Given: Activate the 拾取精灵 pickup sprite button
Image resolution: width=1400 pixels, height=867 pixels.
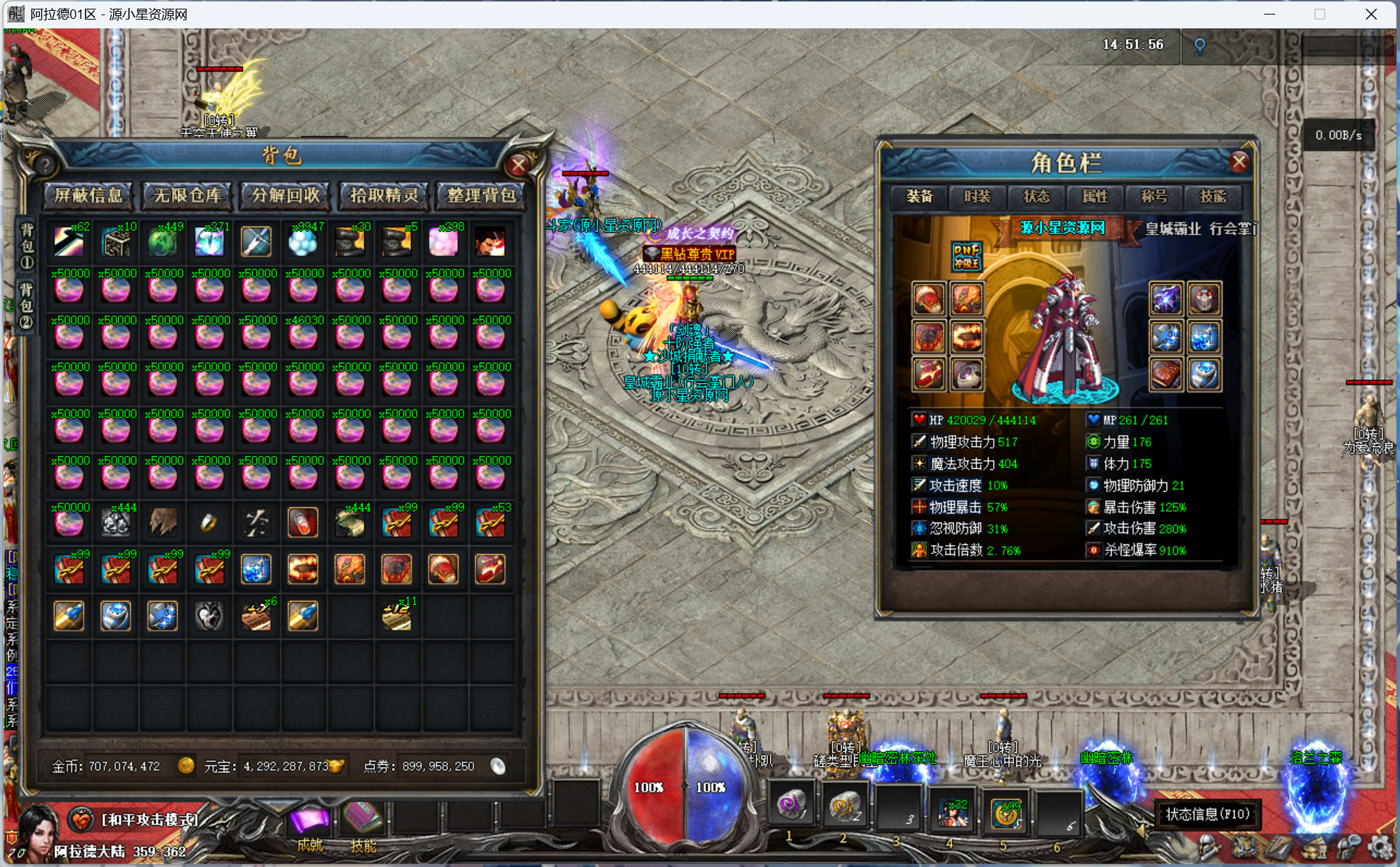Looking at the screenshot, I should [x=384, y=195].
